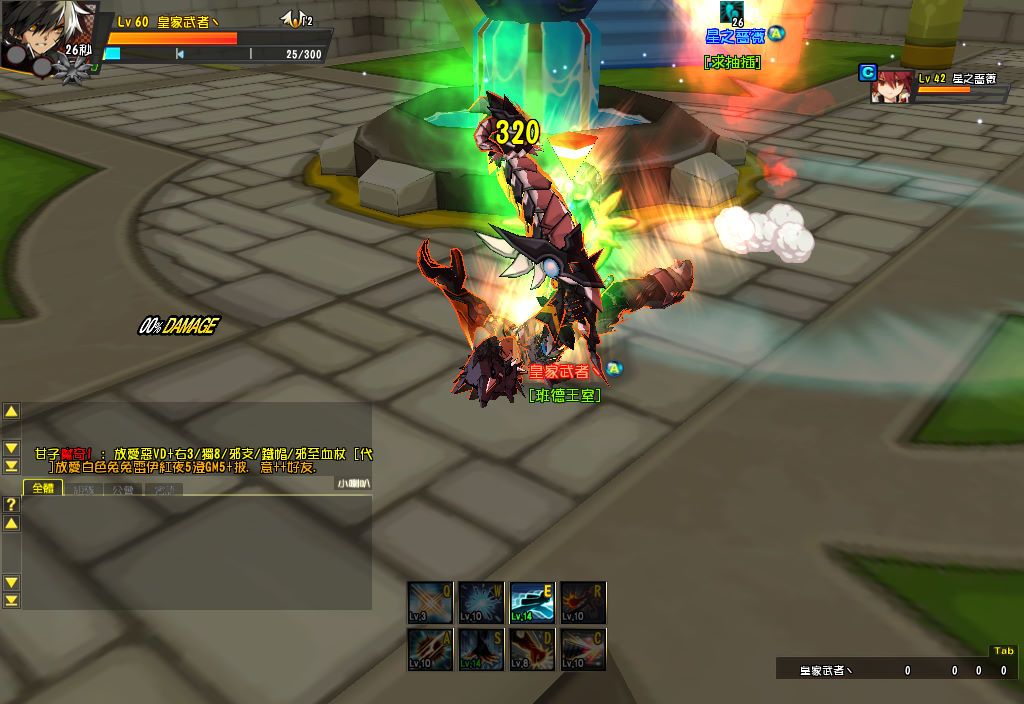
Task: Click the 小喇叭 megaphone button
Action: pos(353,483)
